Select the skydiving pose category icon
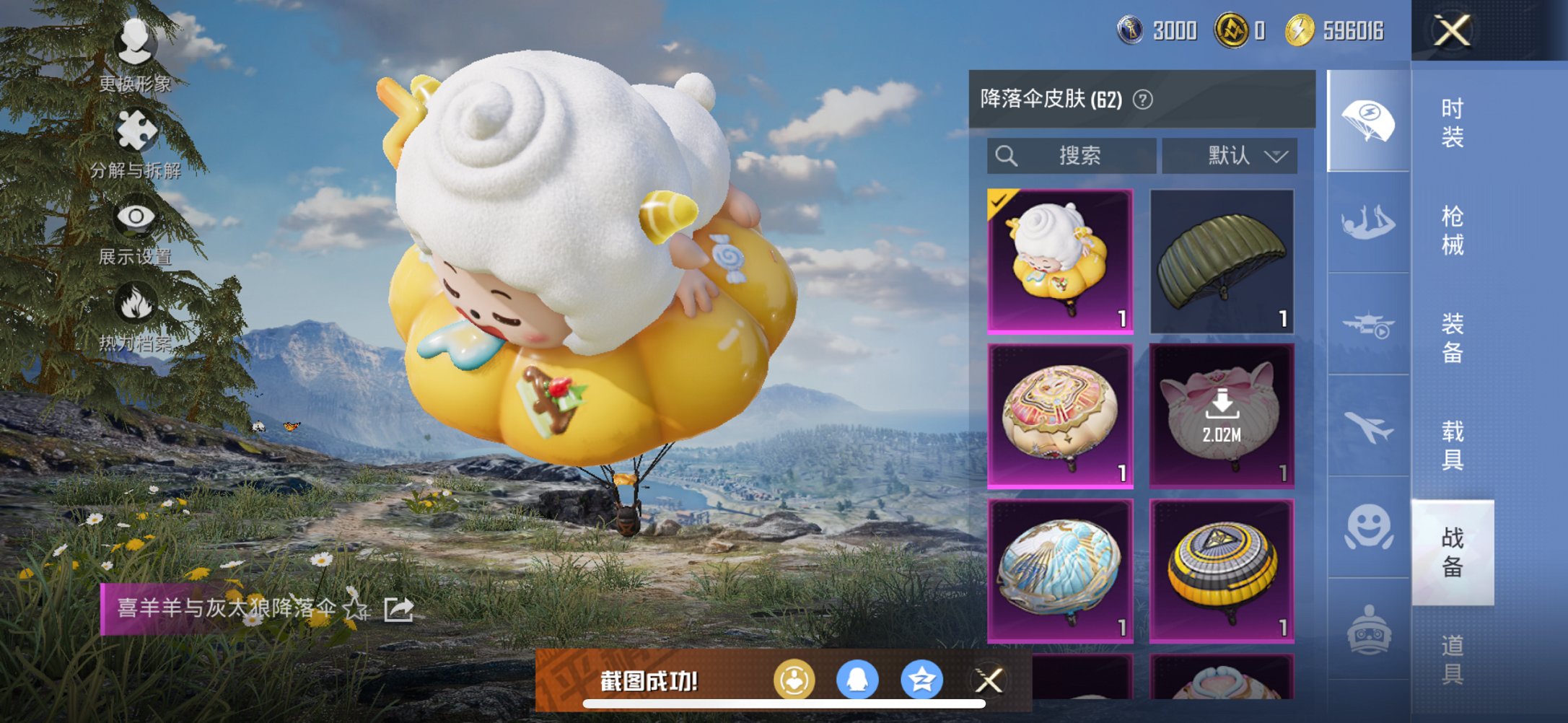The width and height of the screenshot is (1568, 723). point(1367,224)
